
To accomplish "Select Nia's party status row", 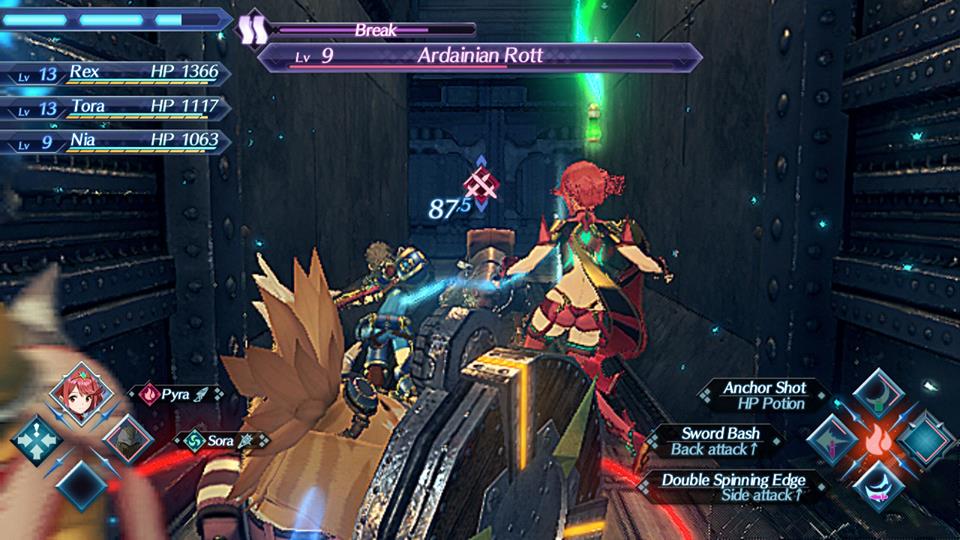I will coord(120,141).
